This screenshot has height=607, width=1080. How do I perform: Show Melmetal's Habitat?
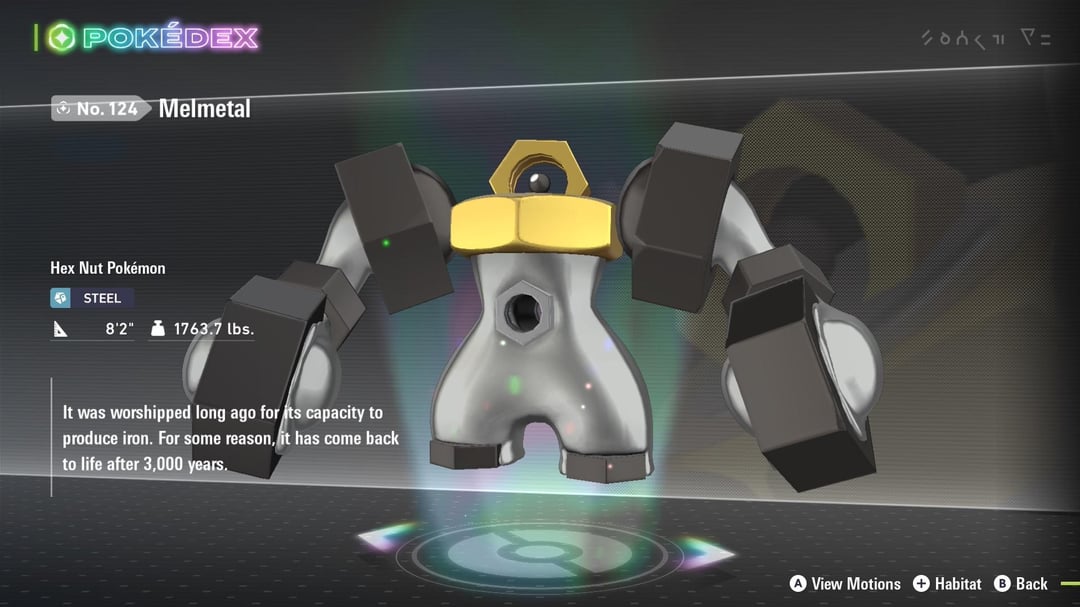pos(947,584)
